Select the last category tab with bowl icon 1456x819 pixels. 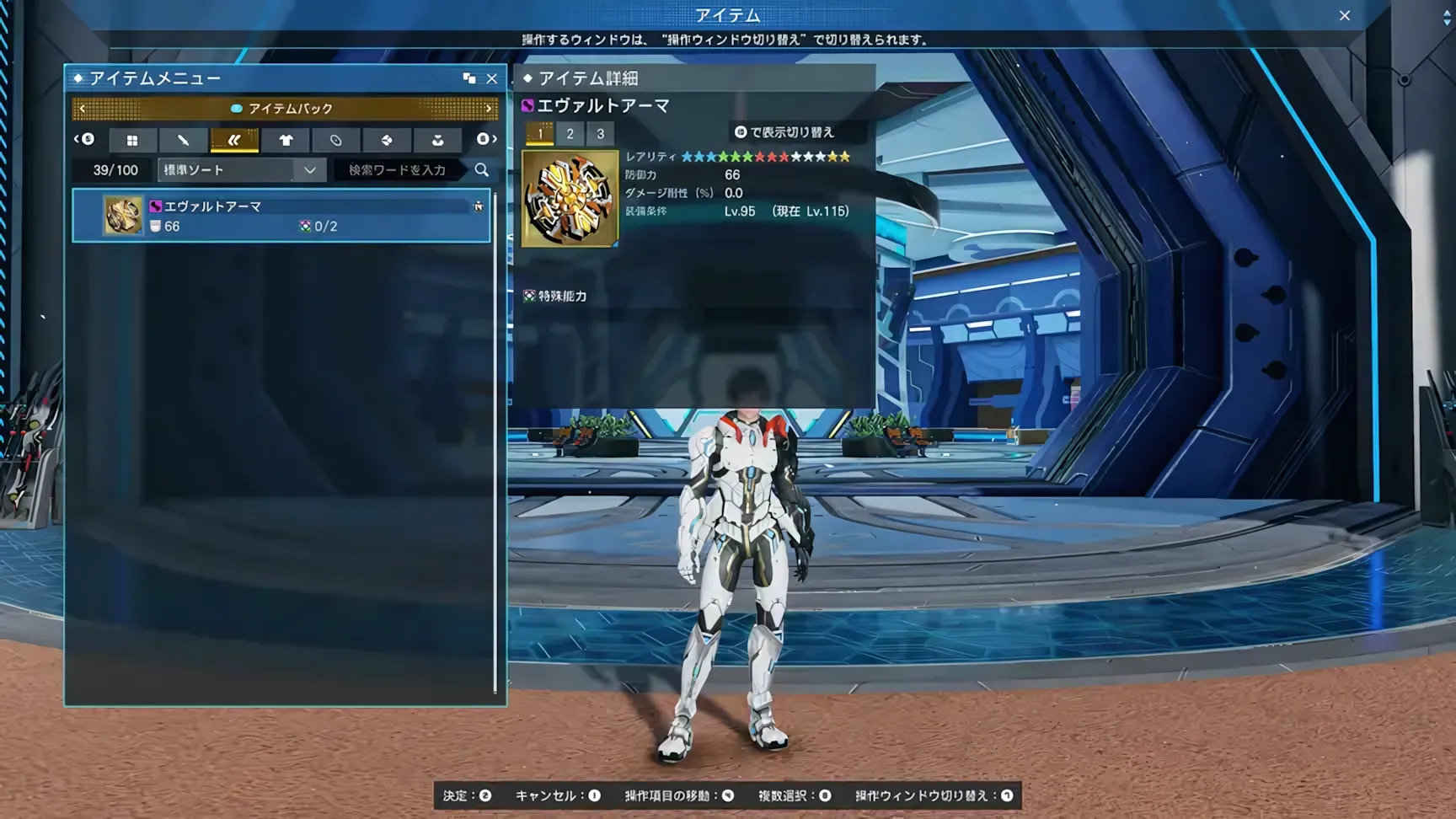tap(437, 140)
